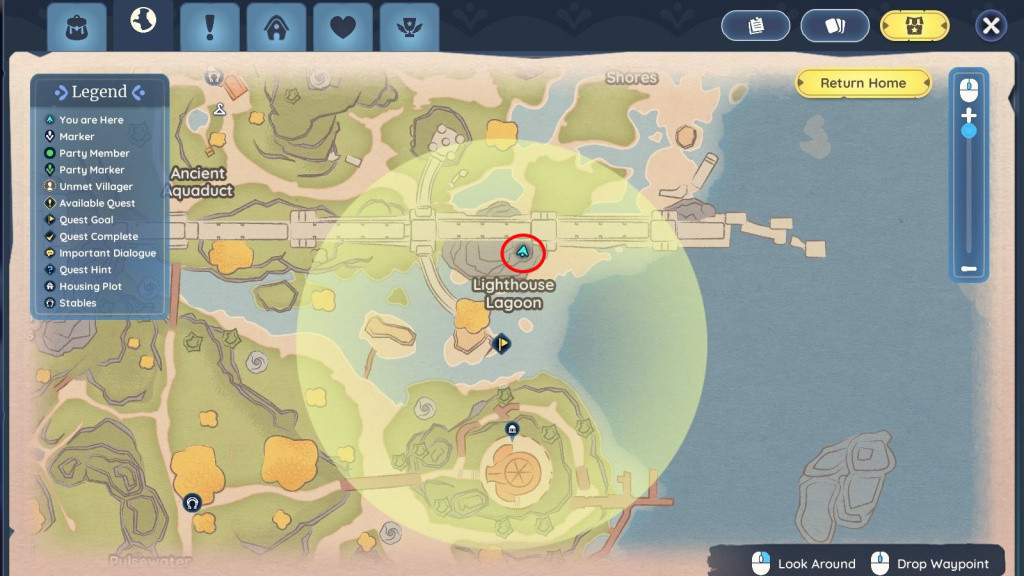Close the map with the X button
The image size is (1024, 576).
point(990,26)
